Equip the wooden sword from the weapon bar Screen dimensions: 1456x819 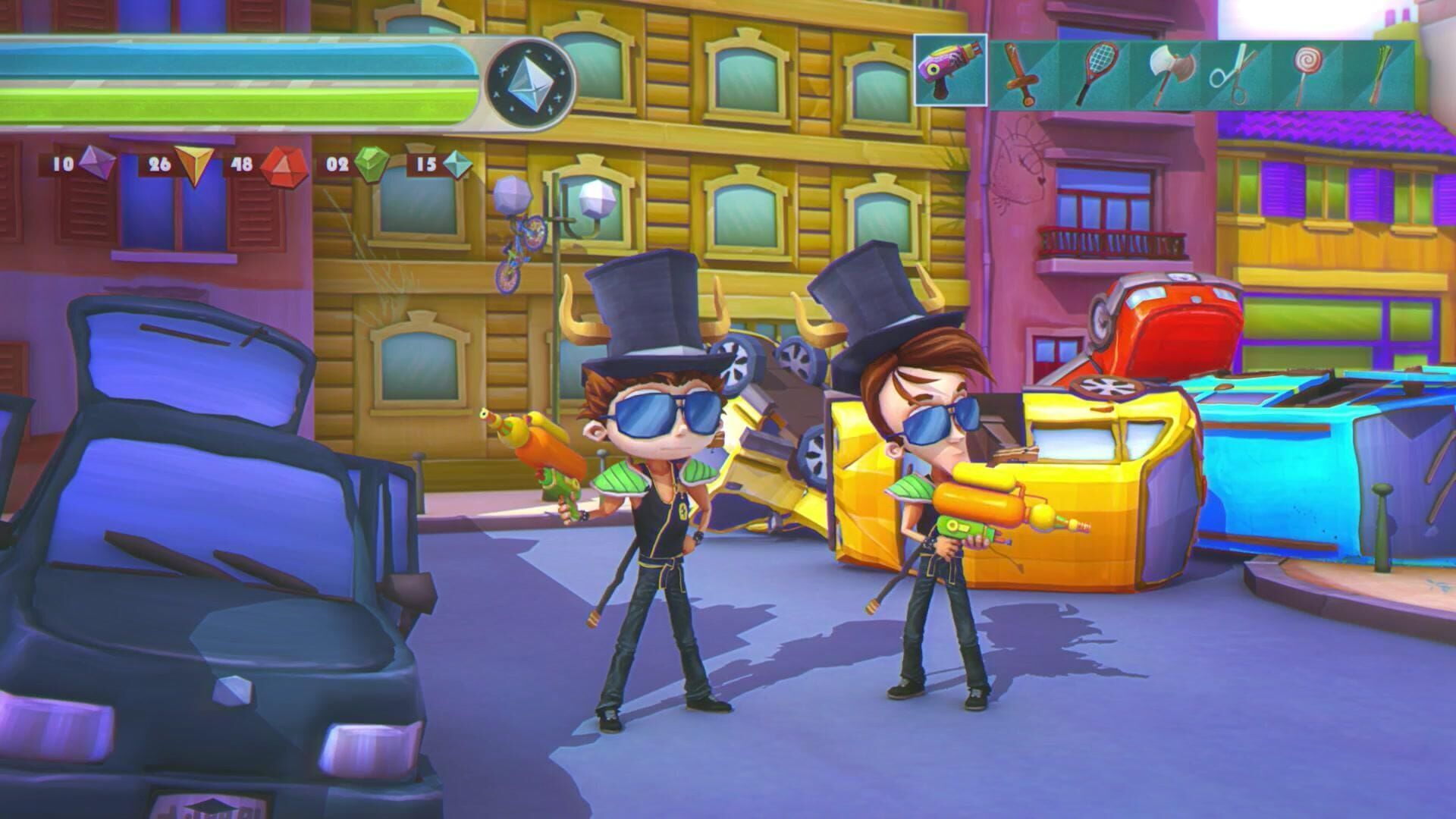coord(1021,74)
